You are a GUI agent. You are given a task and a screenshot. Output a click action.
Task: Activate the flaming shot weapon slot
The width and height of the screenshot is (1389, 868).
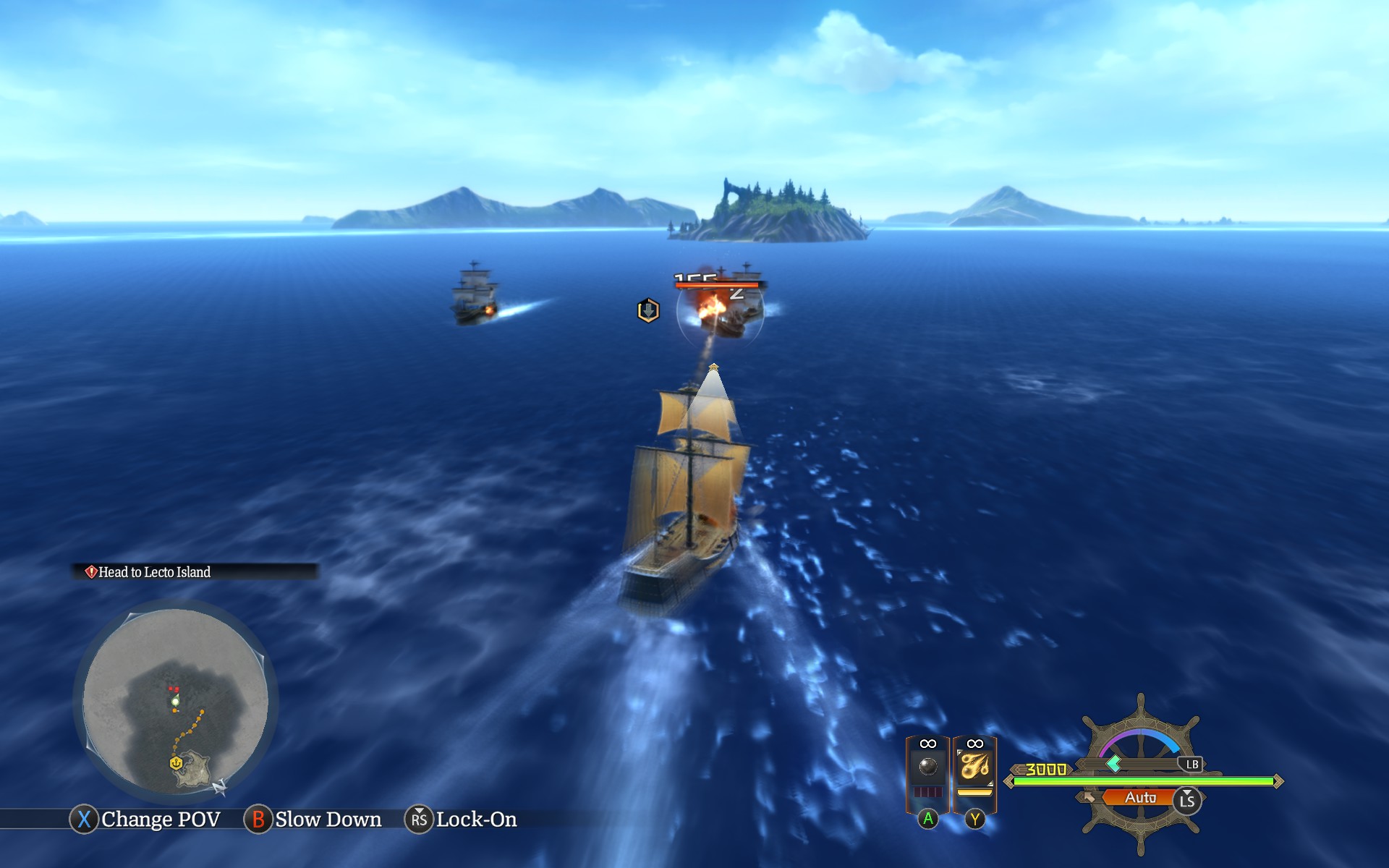[x=974, y=767]
